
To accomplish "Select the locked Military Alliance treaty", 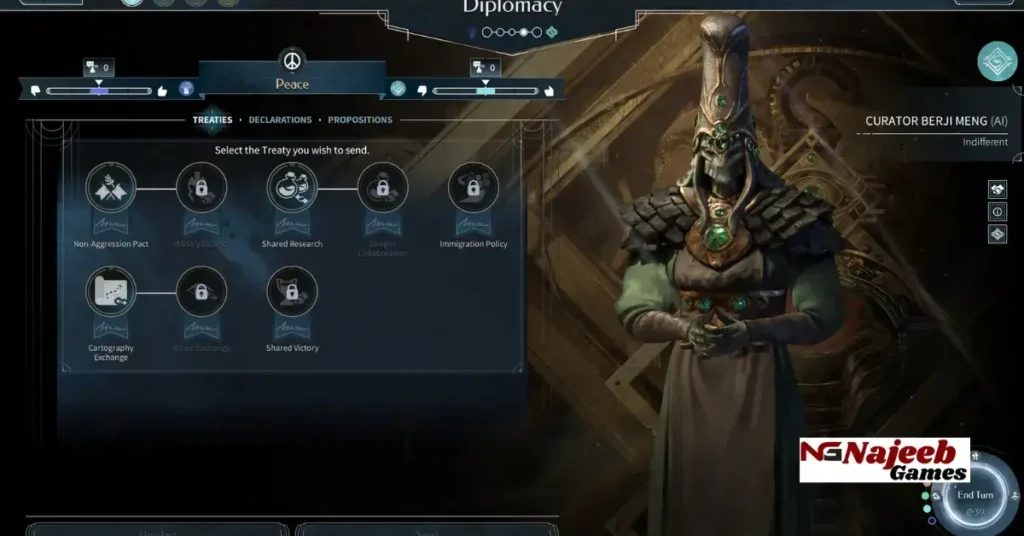I will [201, 188].
